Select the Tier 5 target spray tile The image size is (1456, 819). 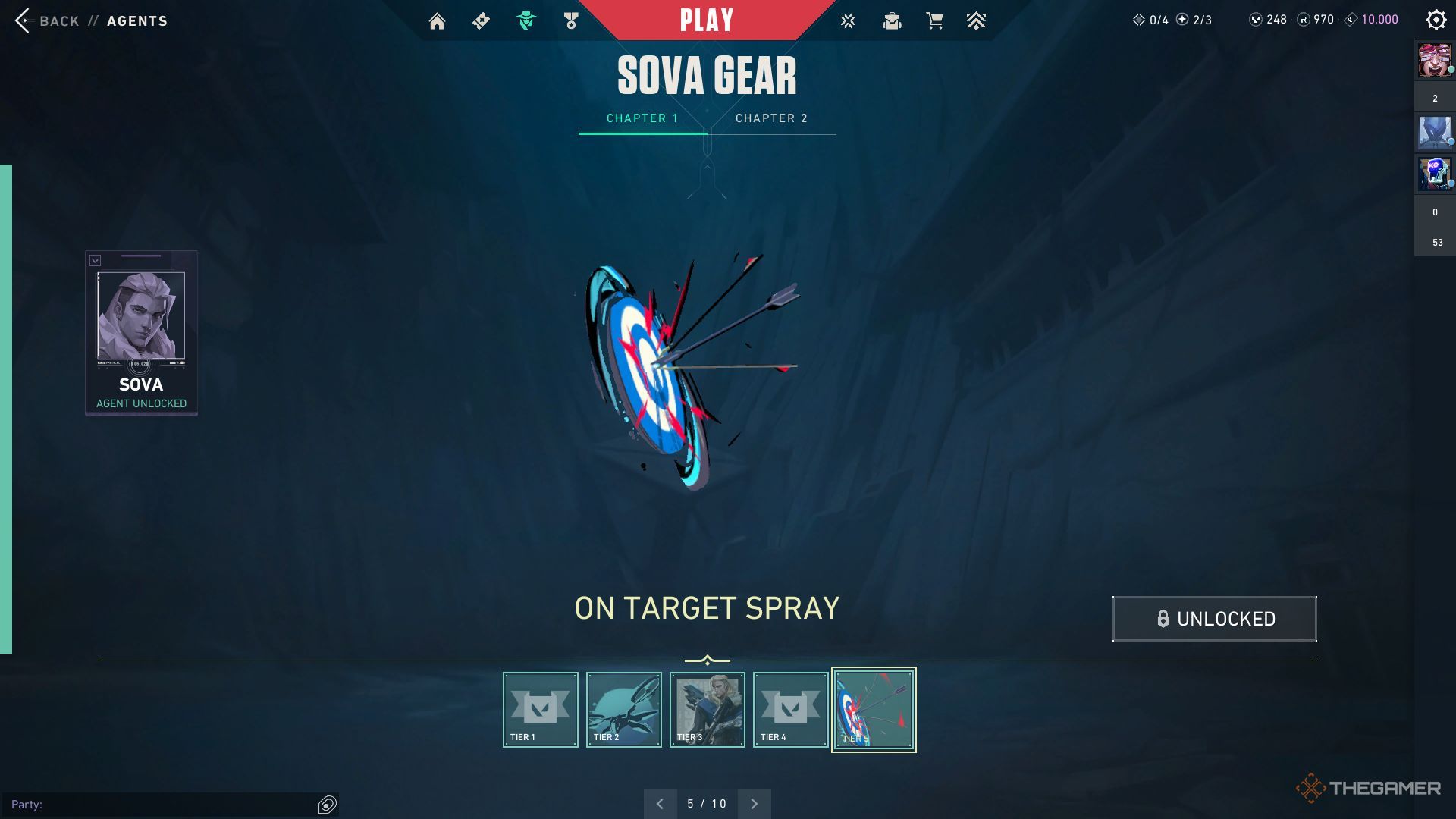(x=874, y=710)
